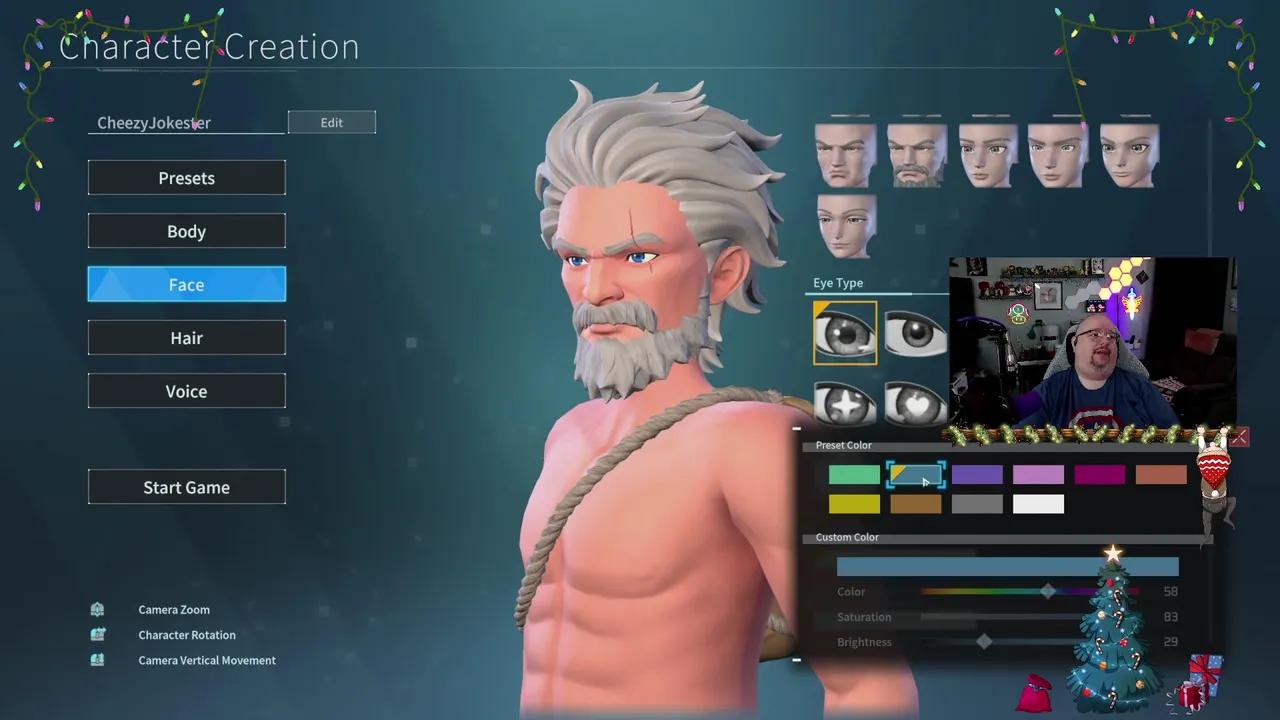This screenshot has width=1280, height=720.
Task: Pick the mint green preset color
Action: (x=853, y=474)
